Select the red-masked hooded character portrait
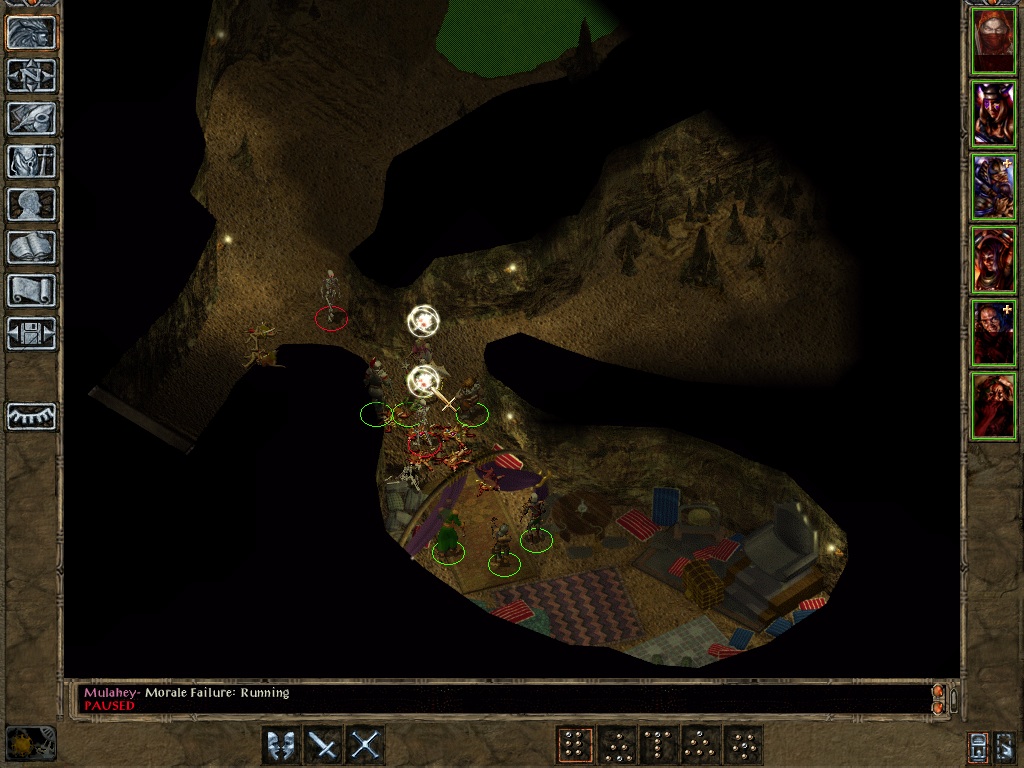Image resolution: width=1024 pixels, height=768 pixels. tap(994, 41)
